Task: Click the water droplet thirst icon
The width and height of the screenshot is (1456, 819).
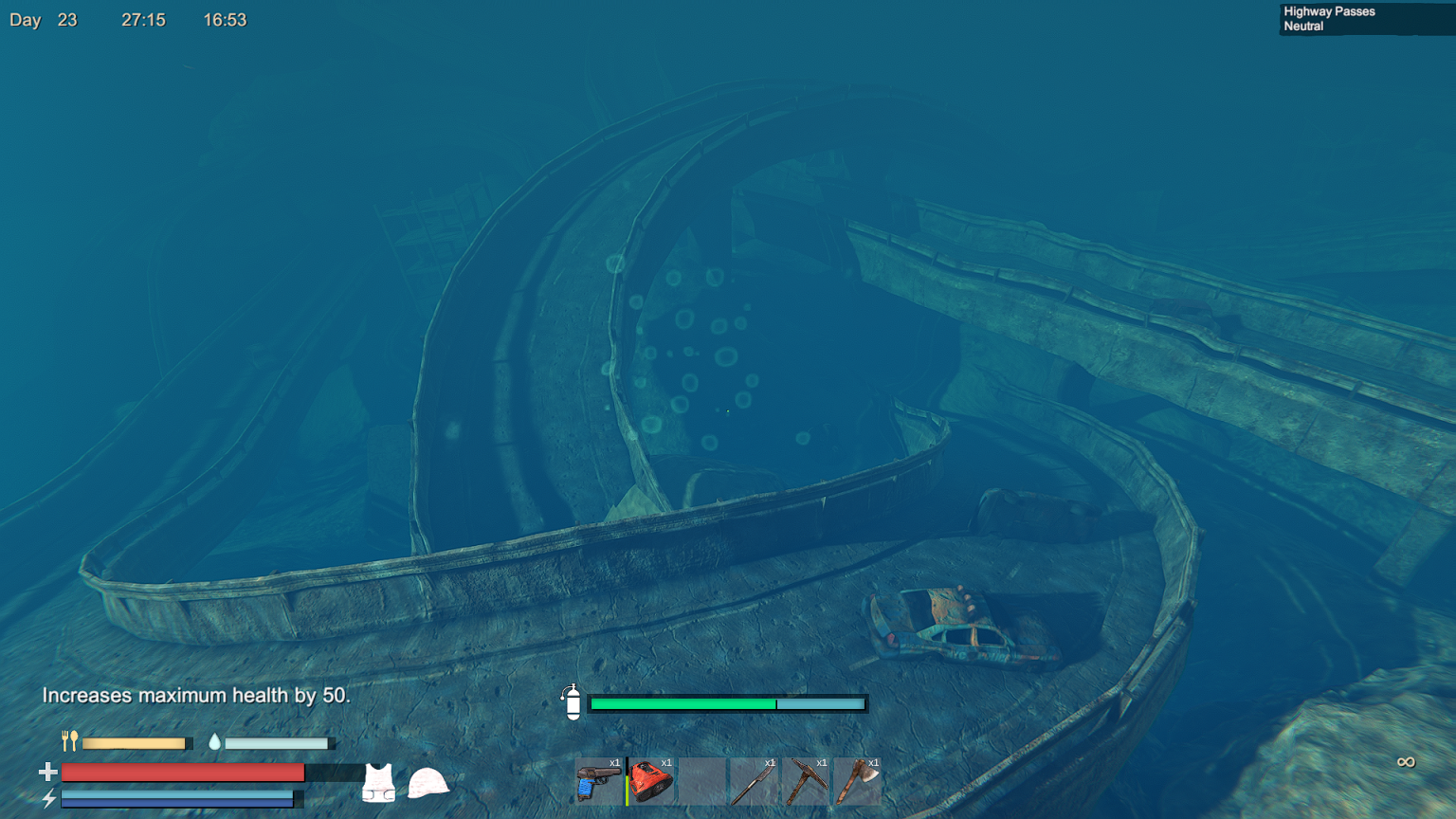Action: pos(216,741)
